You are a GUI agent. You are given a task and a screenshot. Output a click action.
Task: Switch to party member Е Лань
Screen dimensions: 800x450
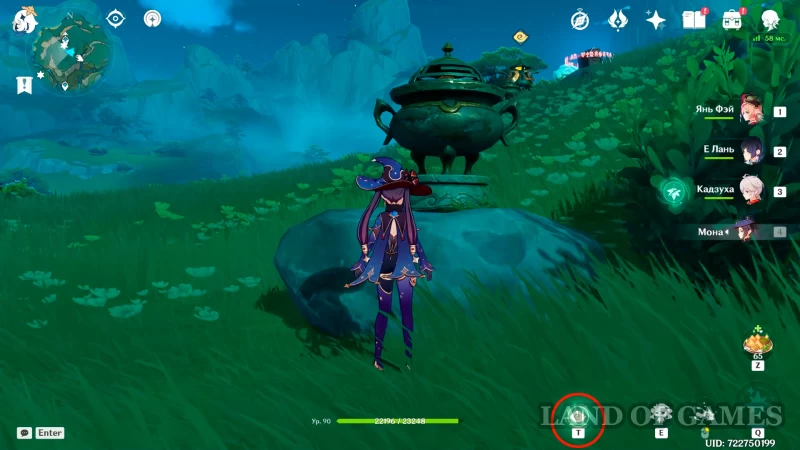point(750,152)
